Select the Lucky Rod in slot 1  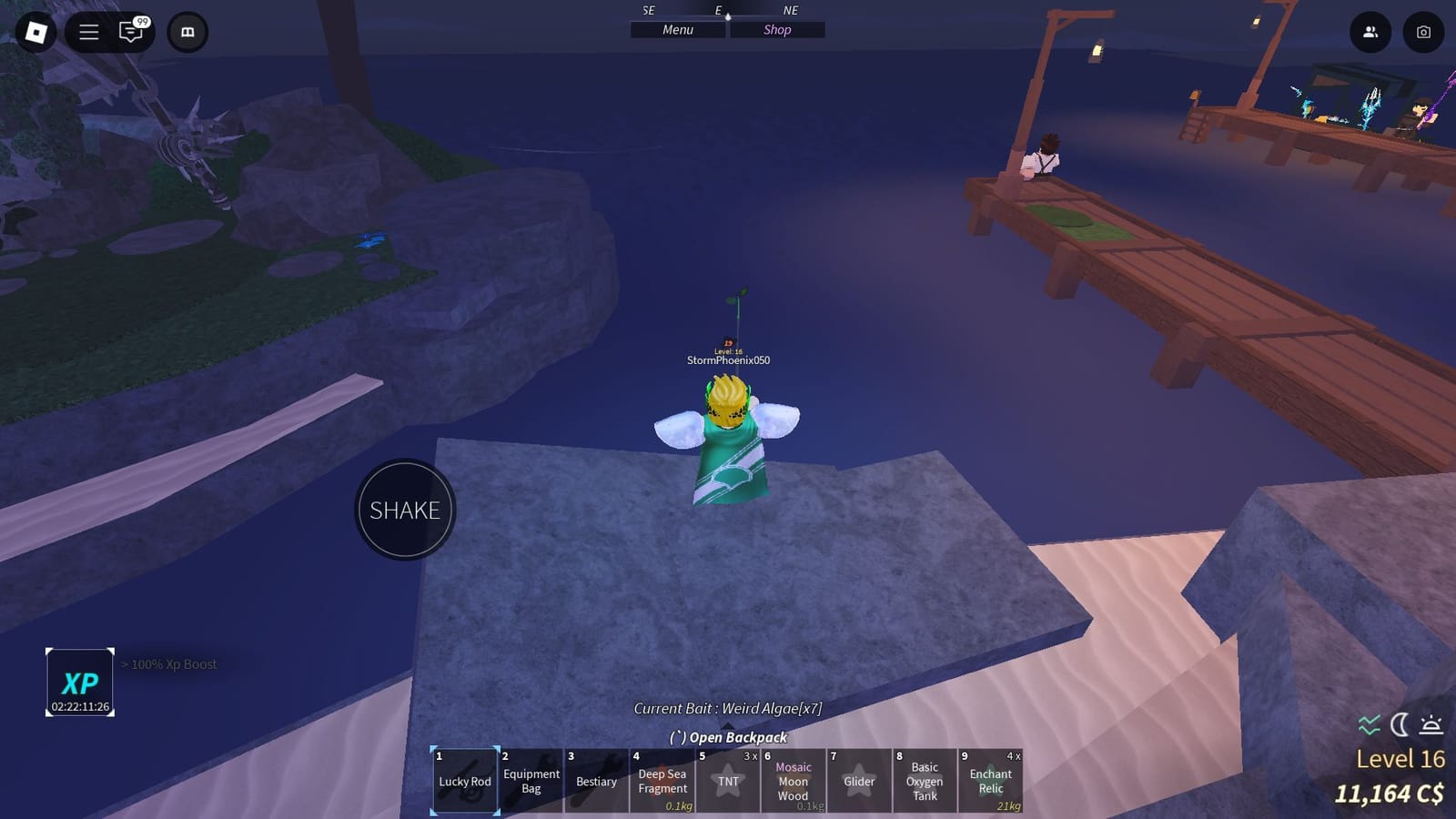click(x=464, y=781)
